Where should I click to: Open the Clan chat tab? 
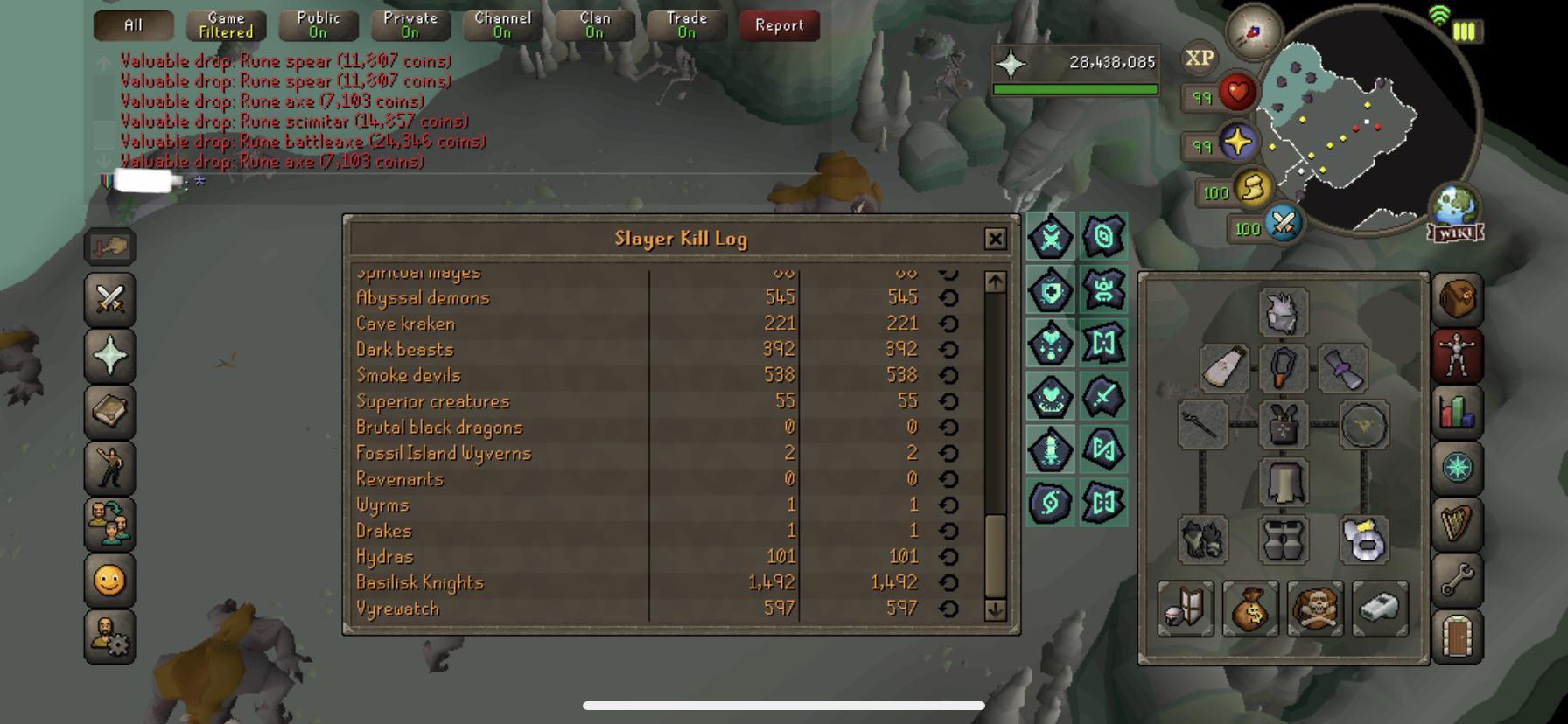point(594,24)
